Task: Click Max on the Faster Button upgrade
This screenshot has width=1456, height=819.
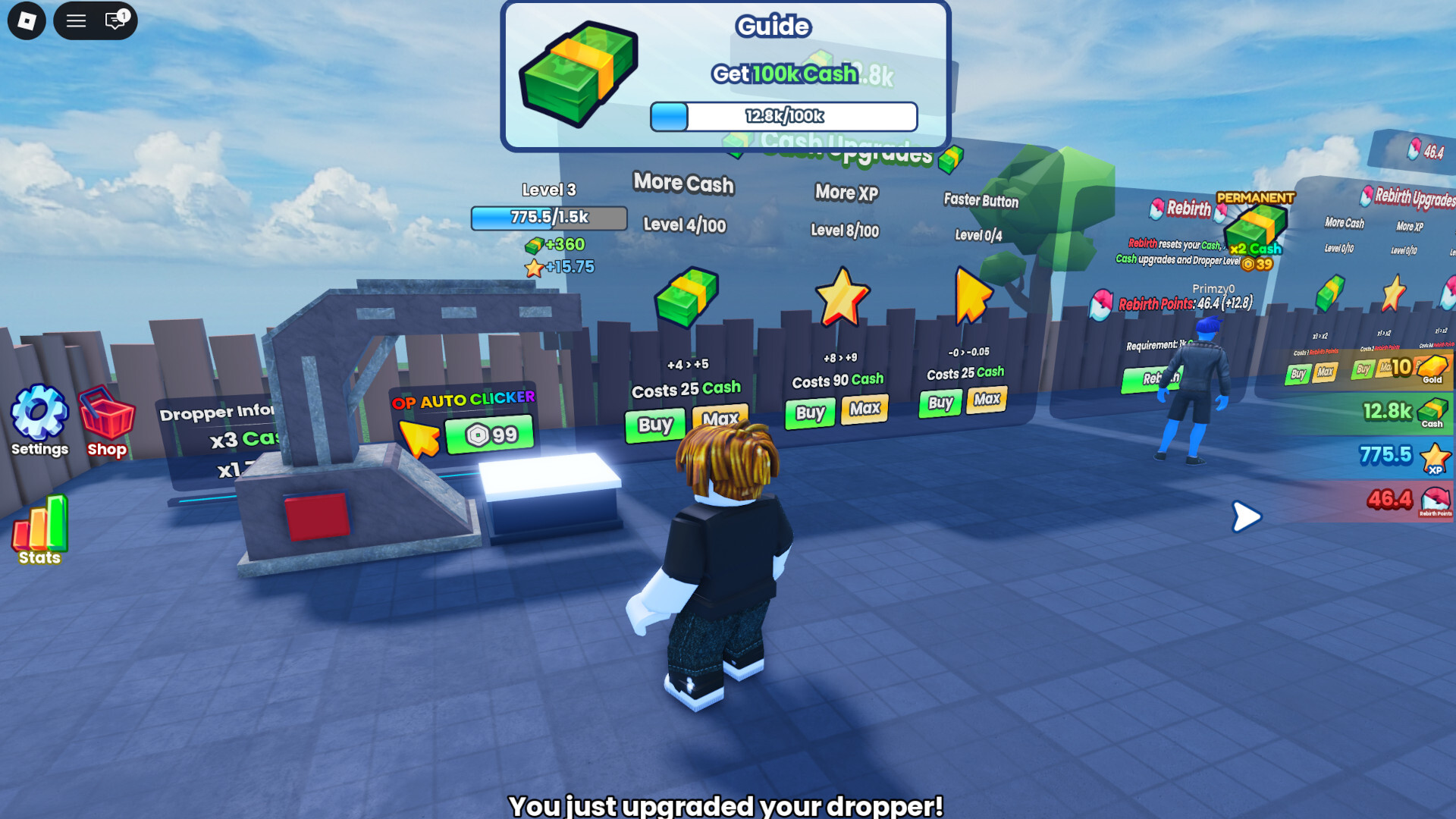Action: (x=987, y=400)
